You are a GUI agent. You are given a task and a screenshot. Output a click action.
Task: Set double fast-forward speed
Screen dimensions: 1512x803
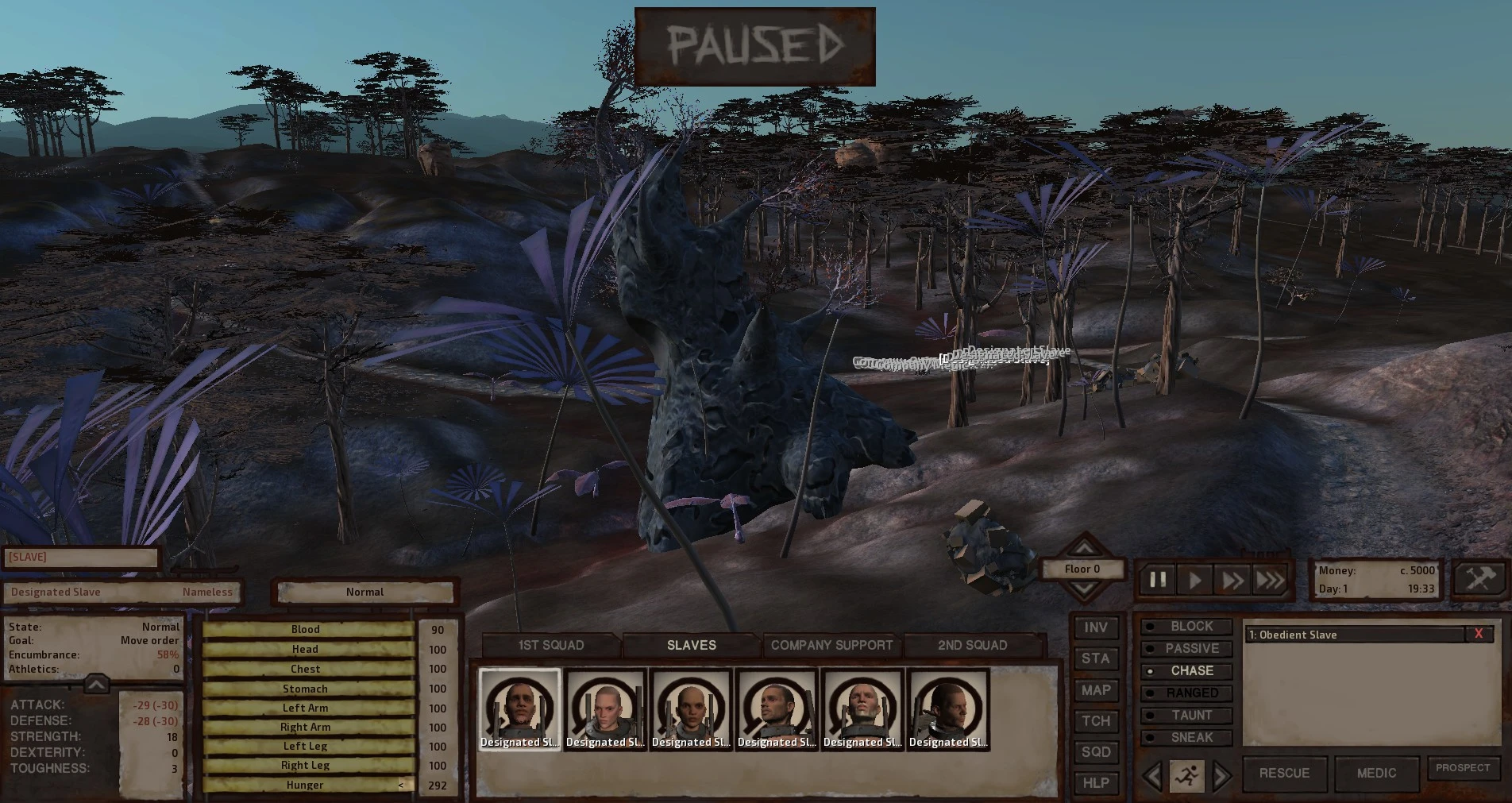coord(1232,580)
